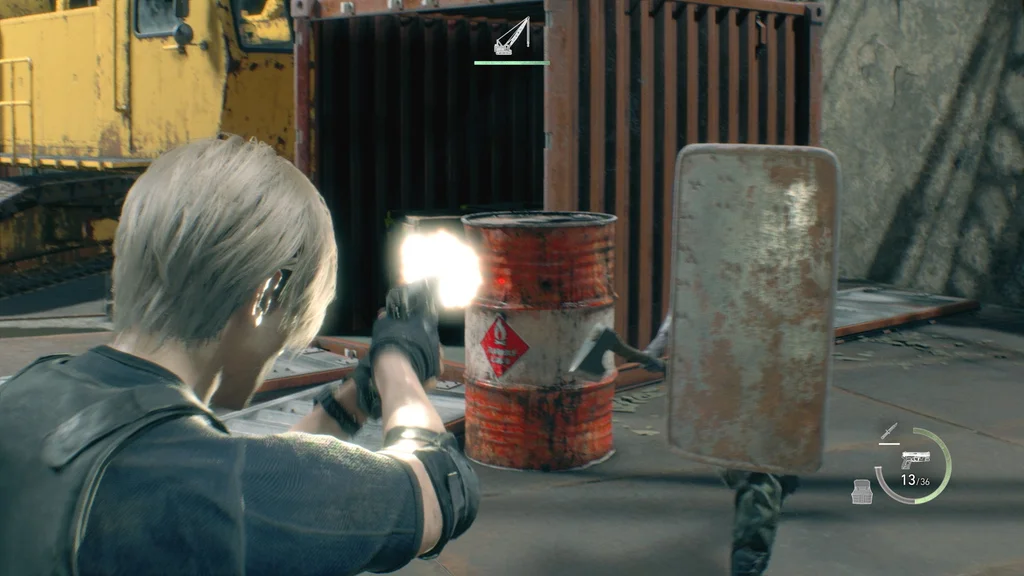This screenshot has height=576, width=1024.
Task: Click the combat knife icon
Action: pyautogui.click(x=886, y=433)
